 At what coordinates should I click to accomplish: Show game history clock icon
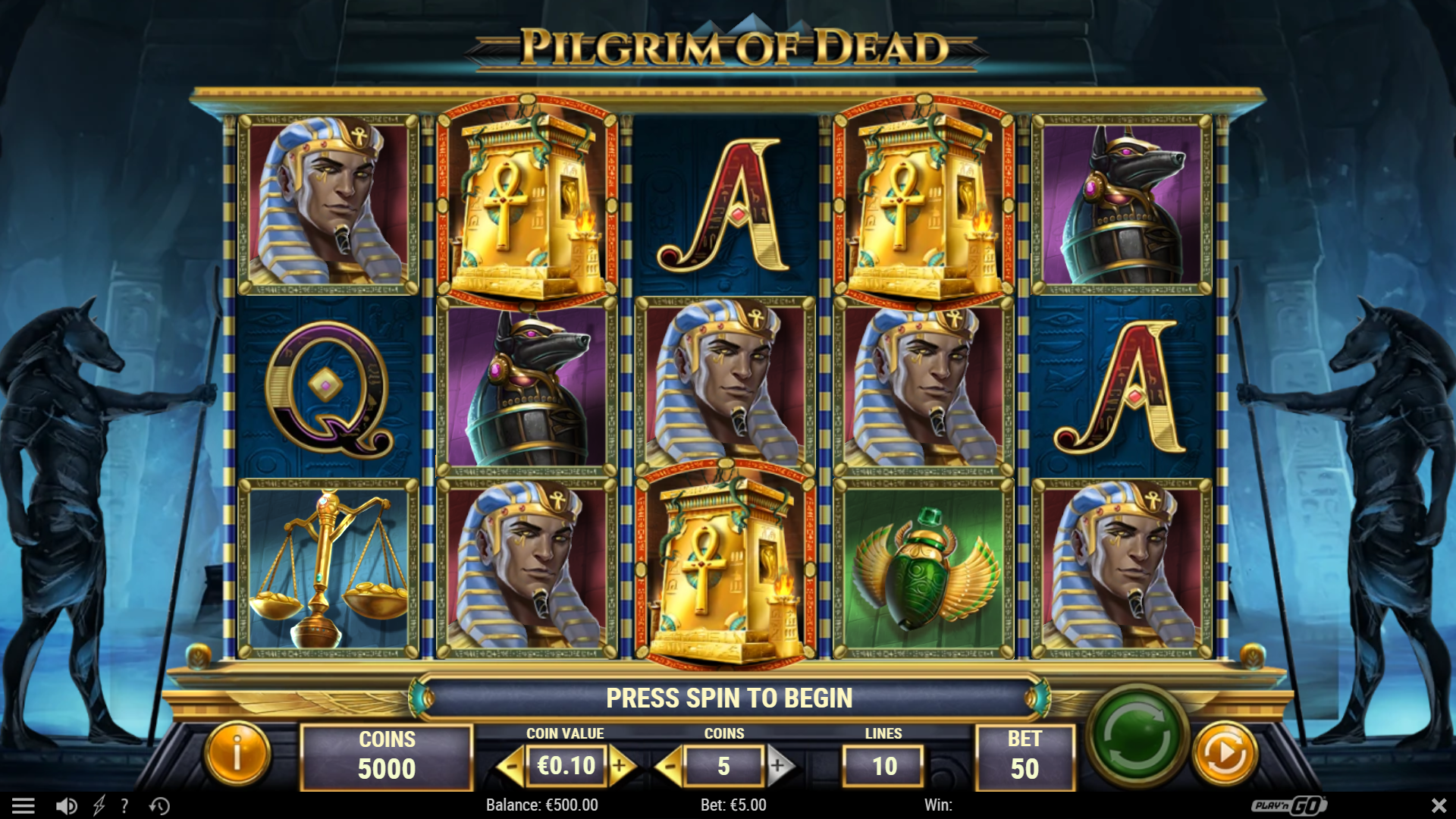[x=159, y=806]
